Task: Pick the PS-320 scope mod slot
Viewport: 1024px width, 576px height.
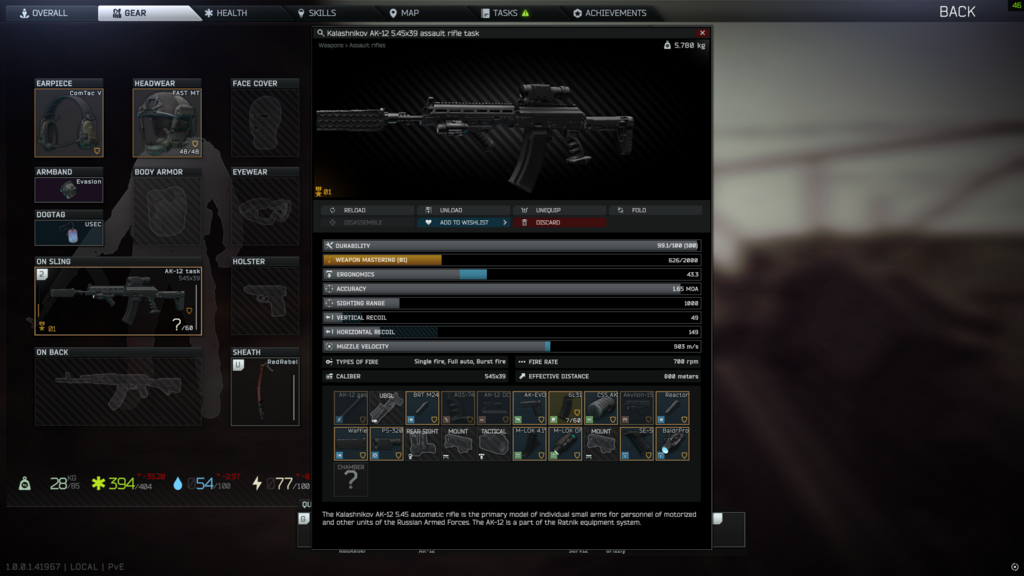Action: [387, 444]
